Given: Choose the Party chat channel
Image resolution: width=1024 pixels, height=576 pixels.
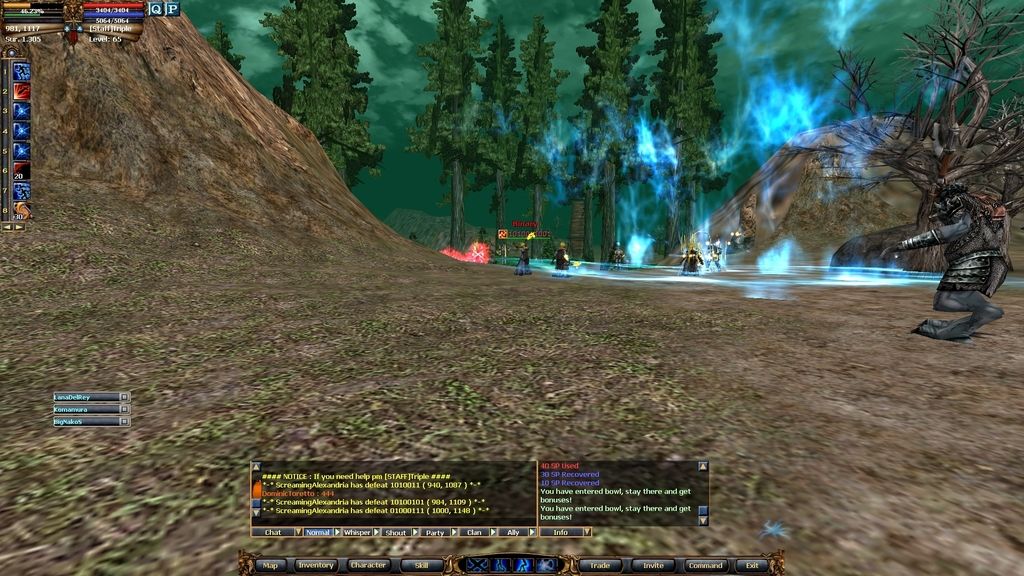Looking at the screenshot, I should [x=435, y=532].
